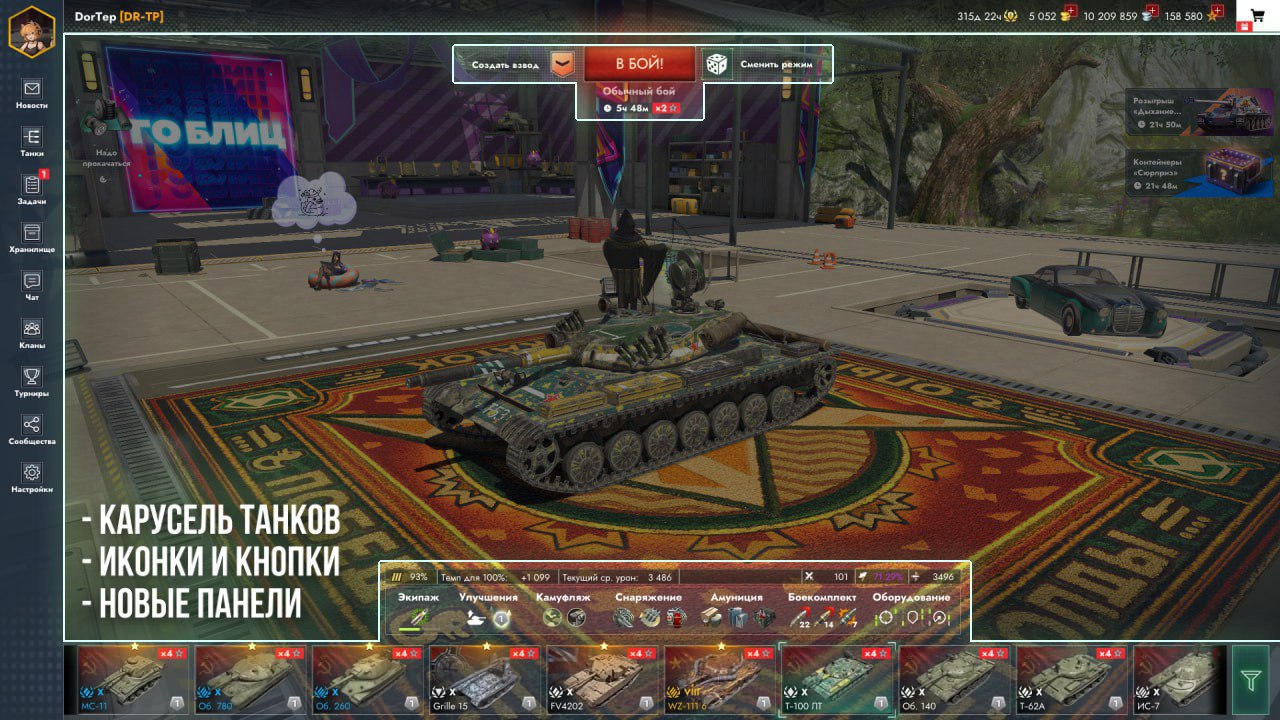View the Турниры tournaments
Screen dimensions: 1280x720
(32, 382)
